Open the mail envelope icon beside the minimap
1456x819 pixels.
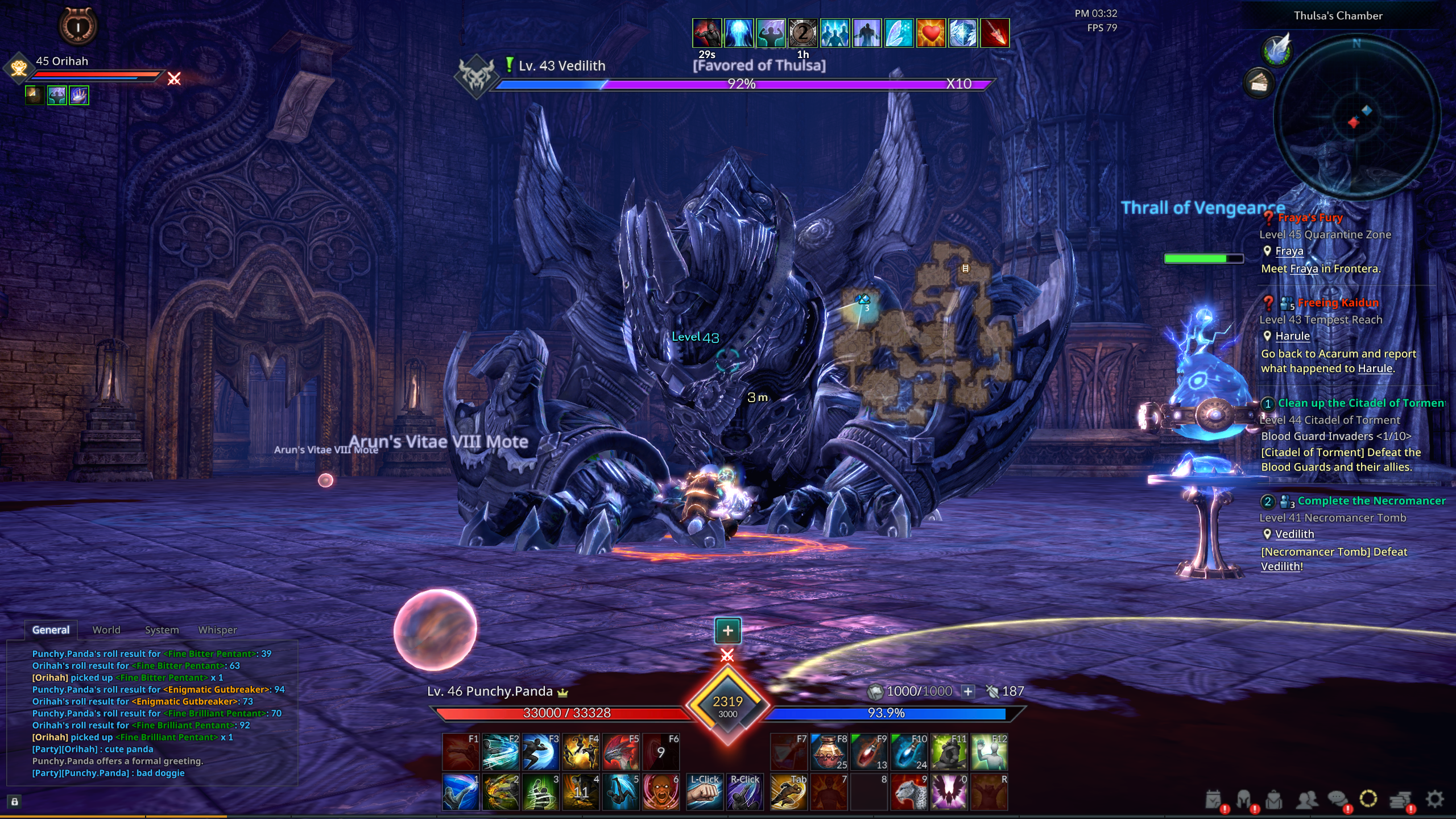pos(1259,84)
